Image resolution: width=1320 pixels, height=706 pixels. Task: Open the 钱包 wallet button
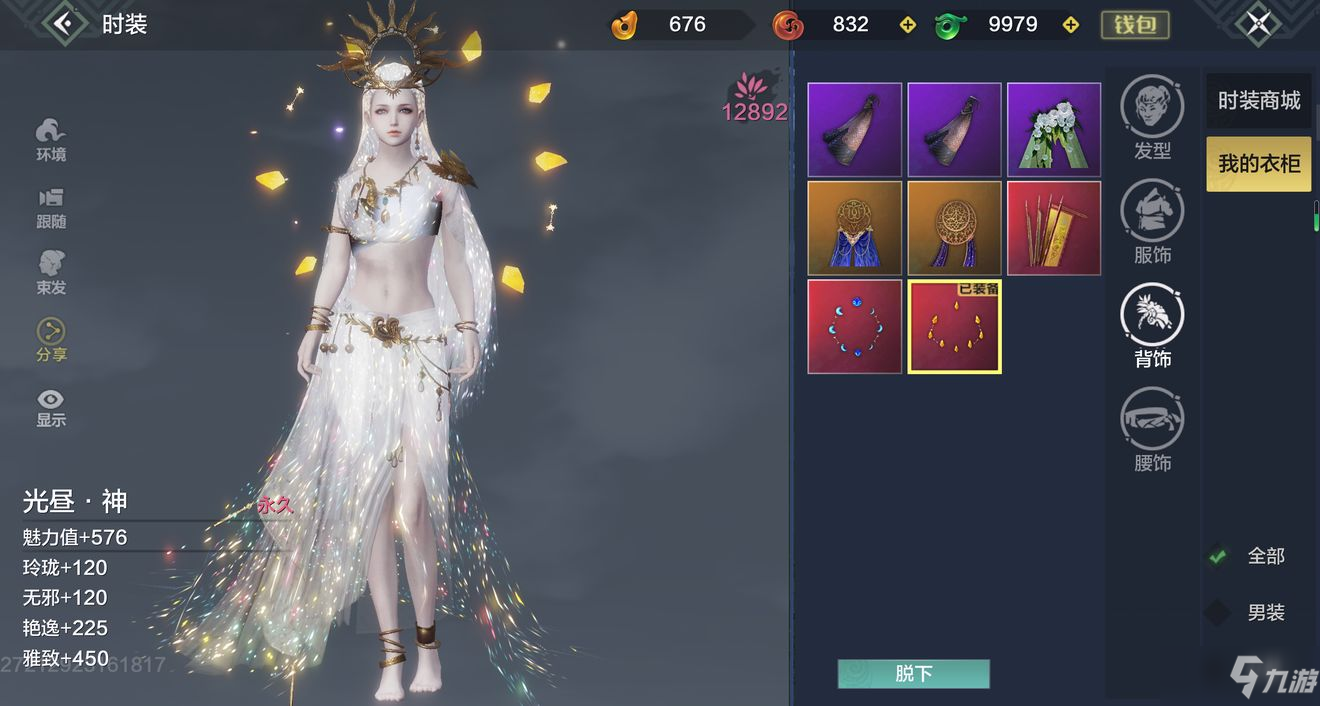pyautogui.click(x=1135, y=24)
